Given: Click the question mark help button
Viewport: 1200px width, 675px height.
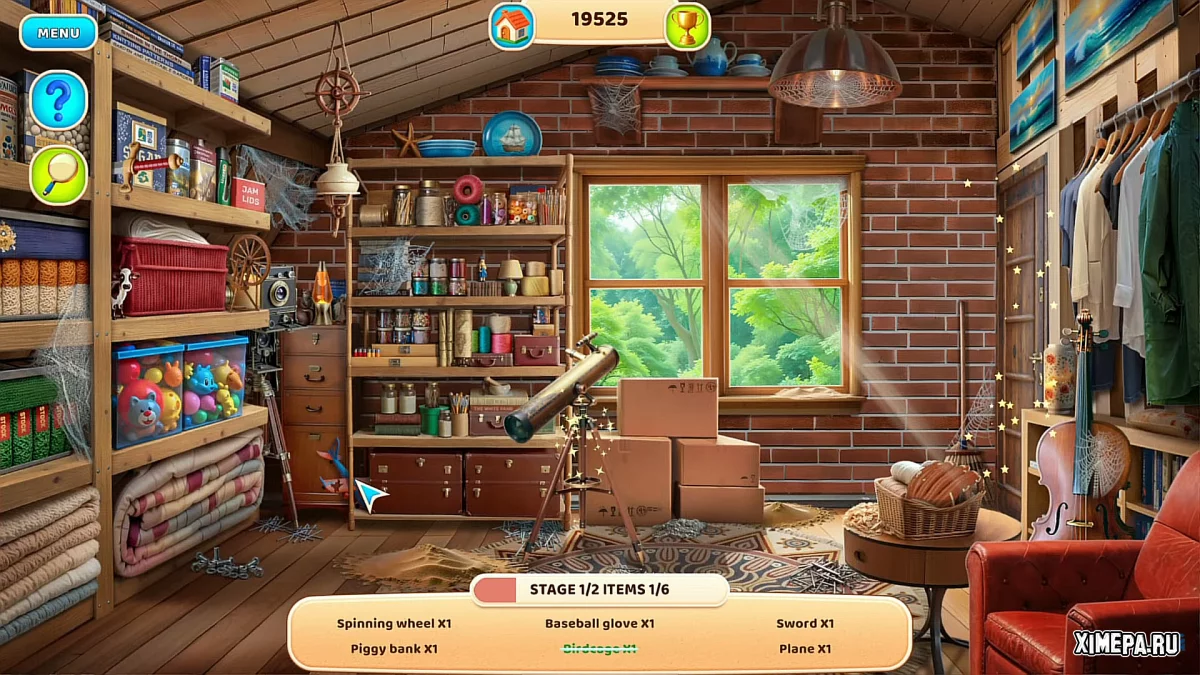Looking at the screenshot, I should tap(58, 100).
